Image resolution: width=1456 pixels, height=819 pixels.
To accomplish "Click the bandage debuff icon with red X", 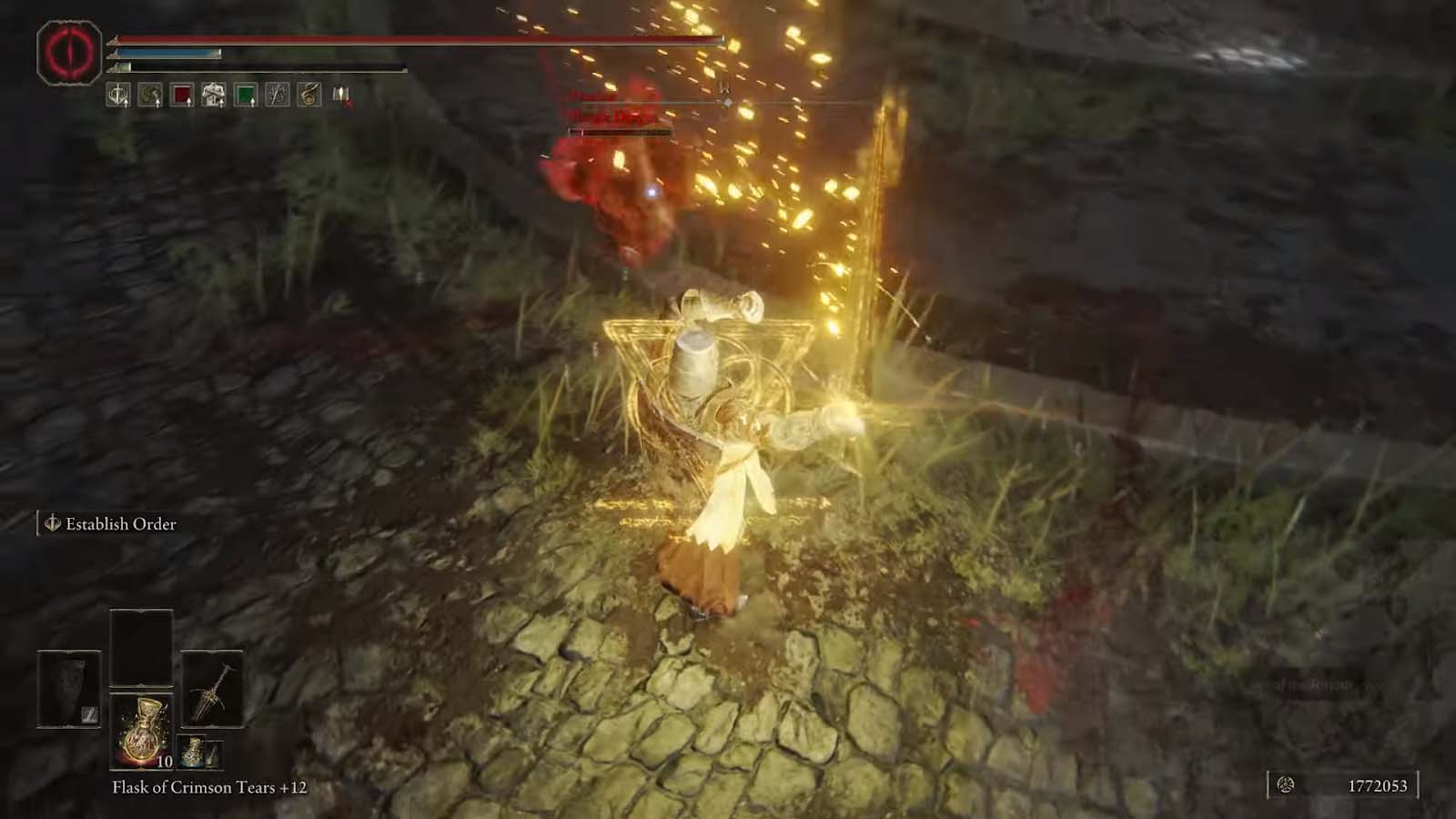I will coord(339,94).
